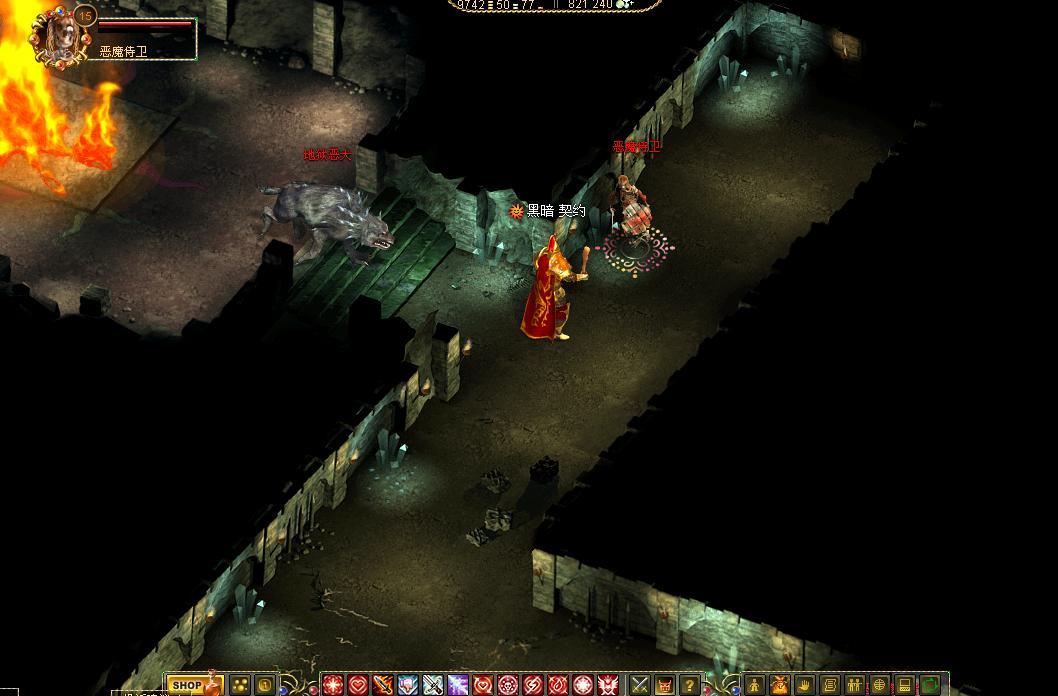Activate the flaming sword skill
The height and width of the screenshot is (696, 1058).
[x=383, y=685]
